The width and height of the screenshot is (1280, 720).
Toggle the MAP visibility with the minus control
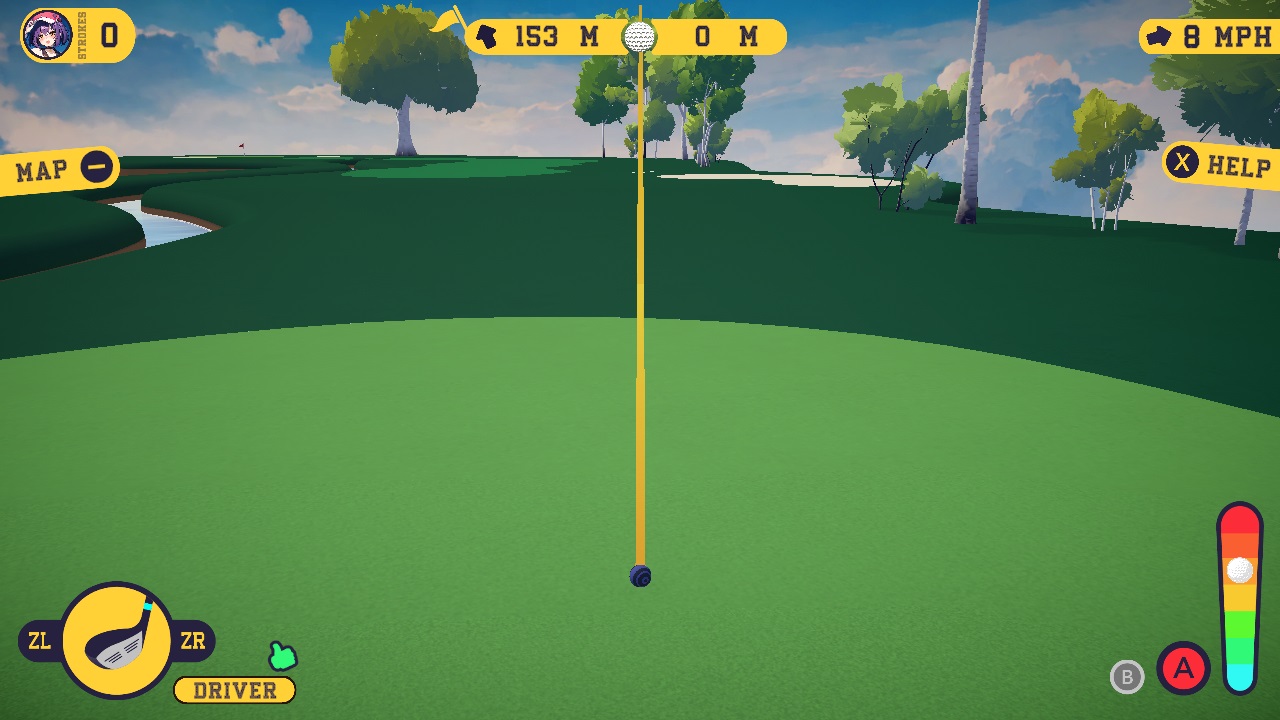tap(96, 167)
